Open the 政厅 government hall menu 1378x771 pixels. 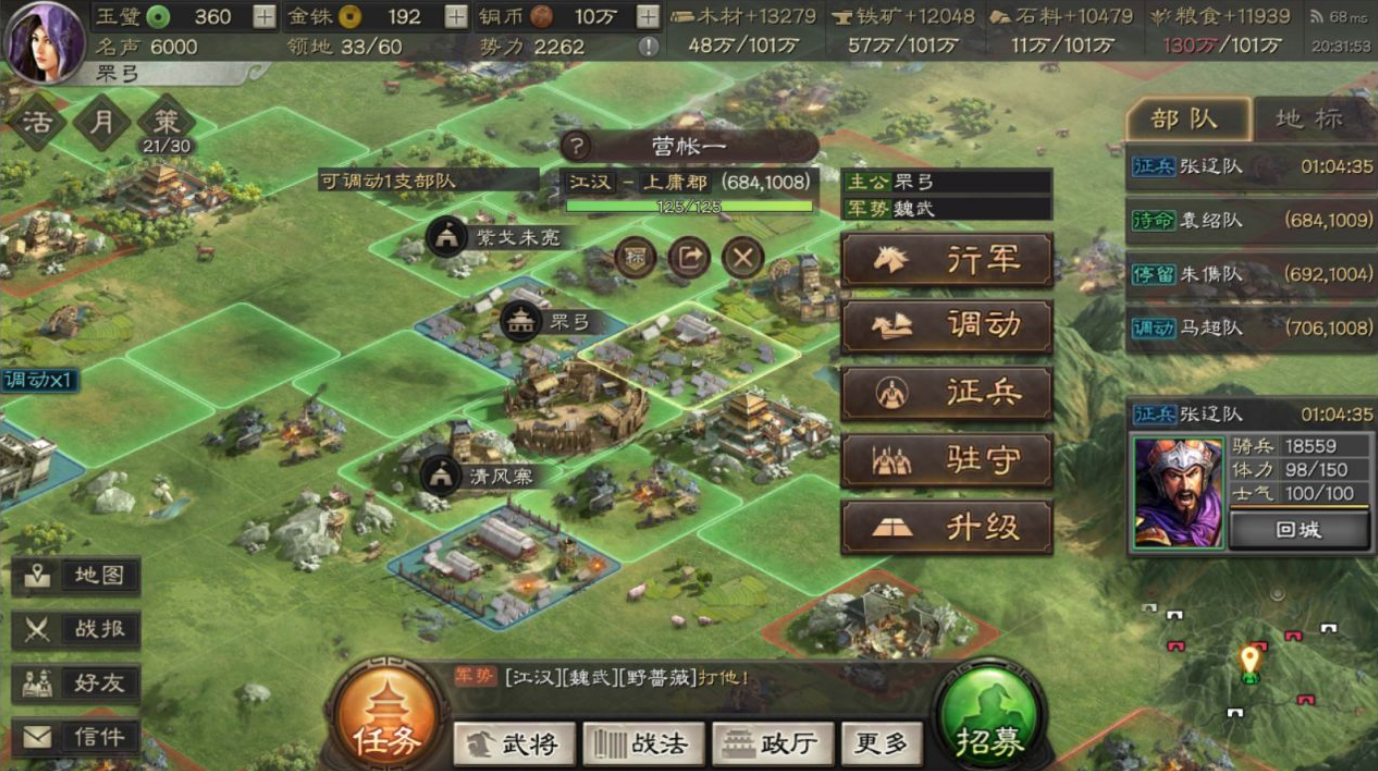(772, 744)
